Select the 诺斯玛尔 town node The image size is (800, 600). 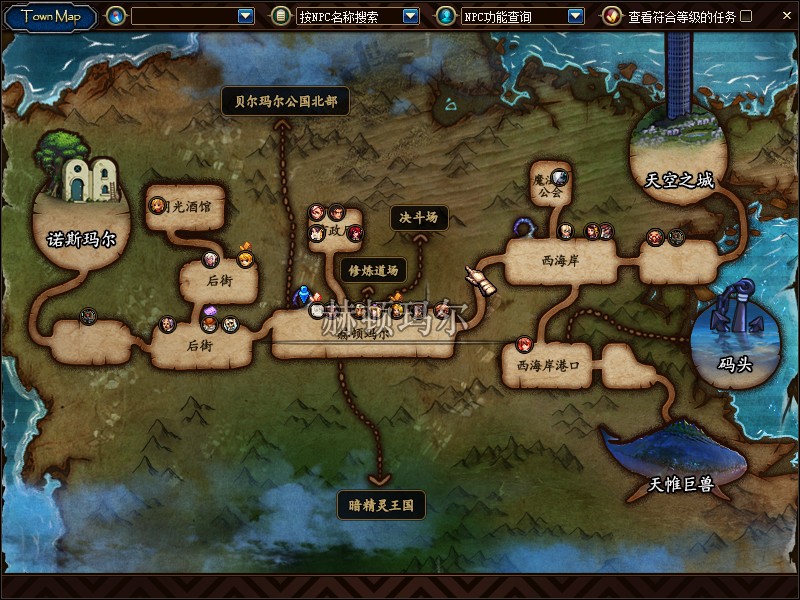tap(82, 240)
